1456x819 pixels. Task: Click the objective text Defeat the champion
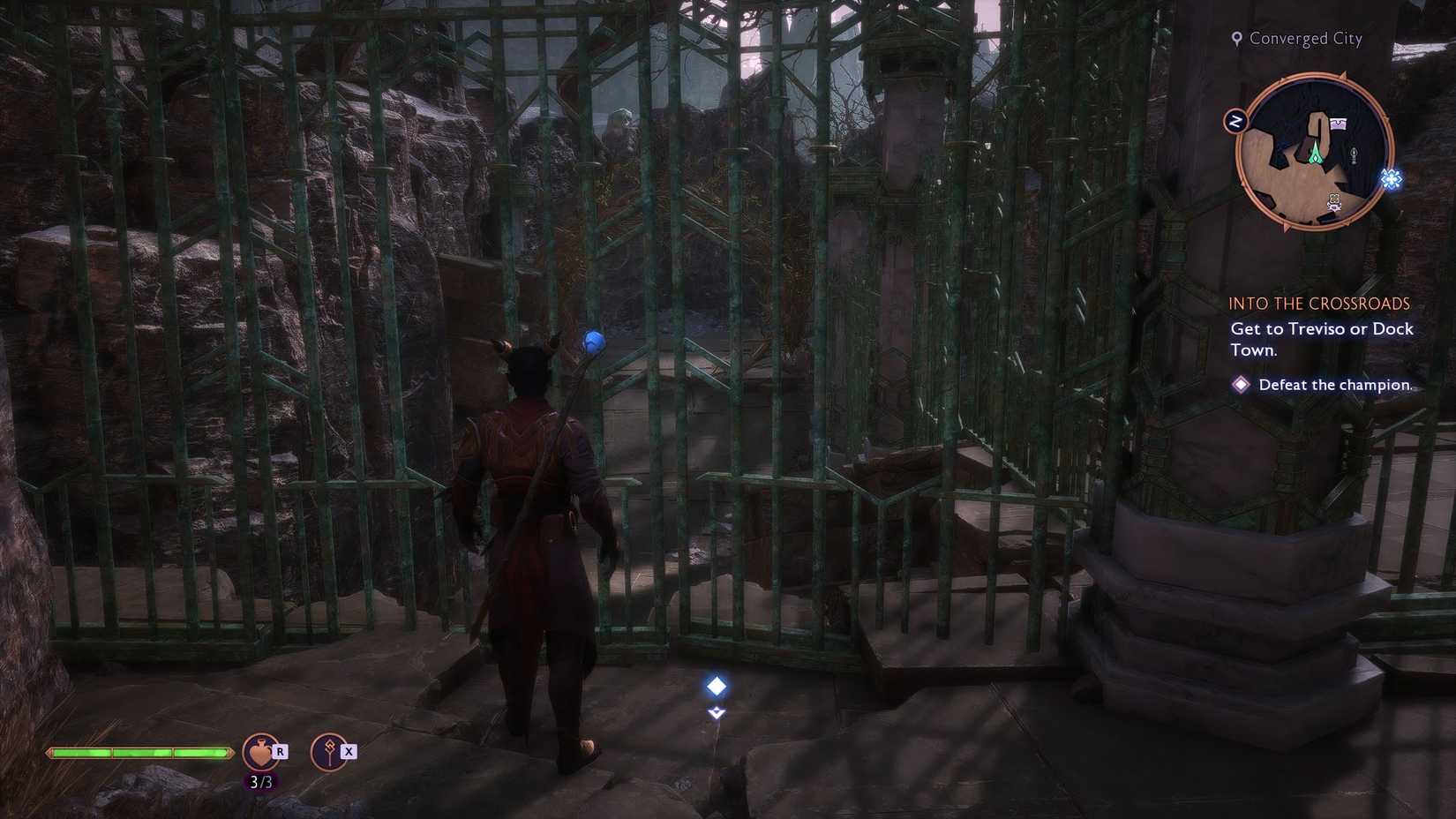coord(1335,384)
